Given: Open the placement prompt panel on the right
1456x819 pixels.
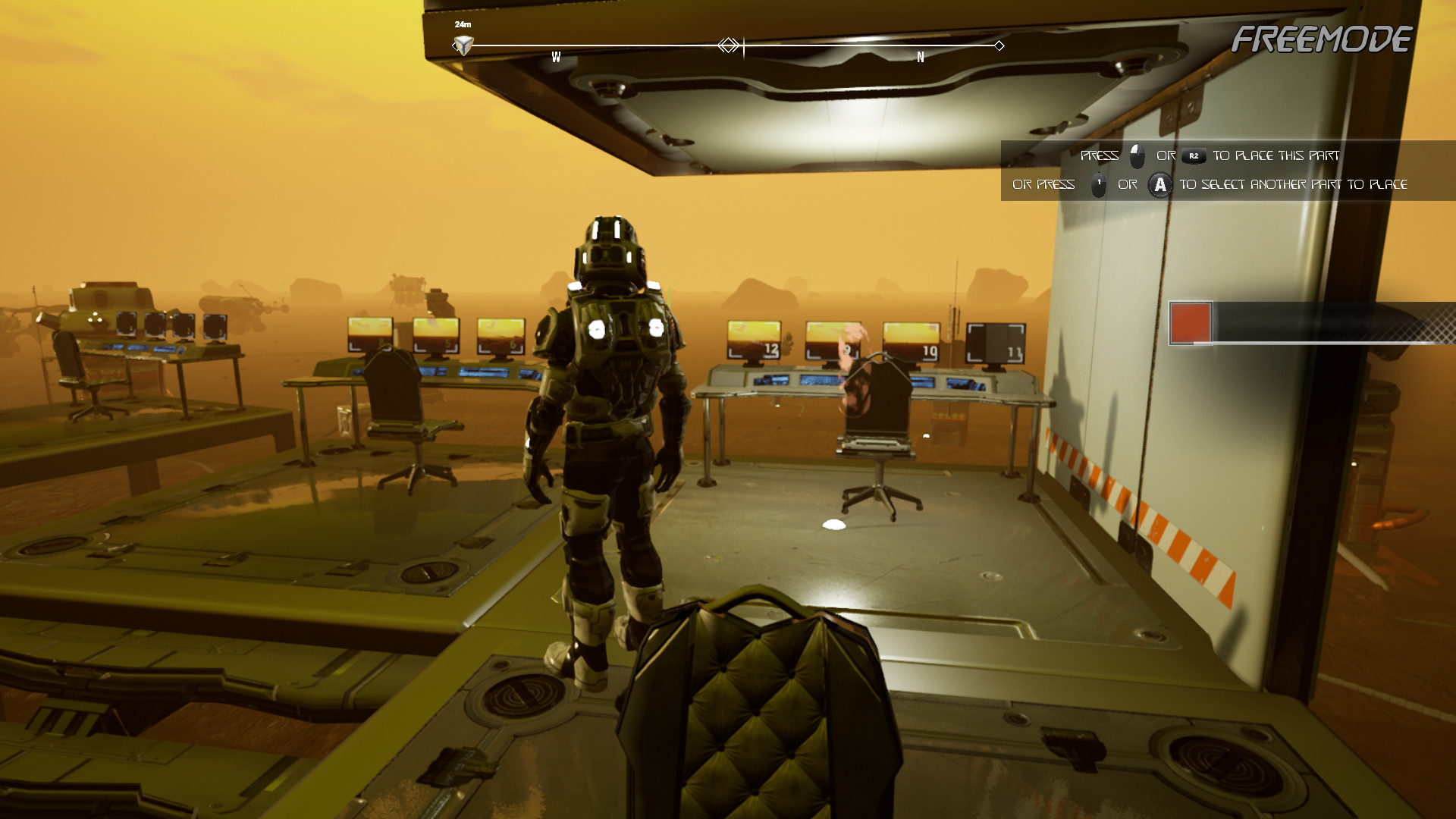Looking at the screenshot, I should (1213, 170).
